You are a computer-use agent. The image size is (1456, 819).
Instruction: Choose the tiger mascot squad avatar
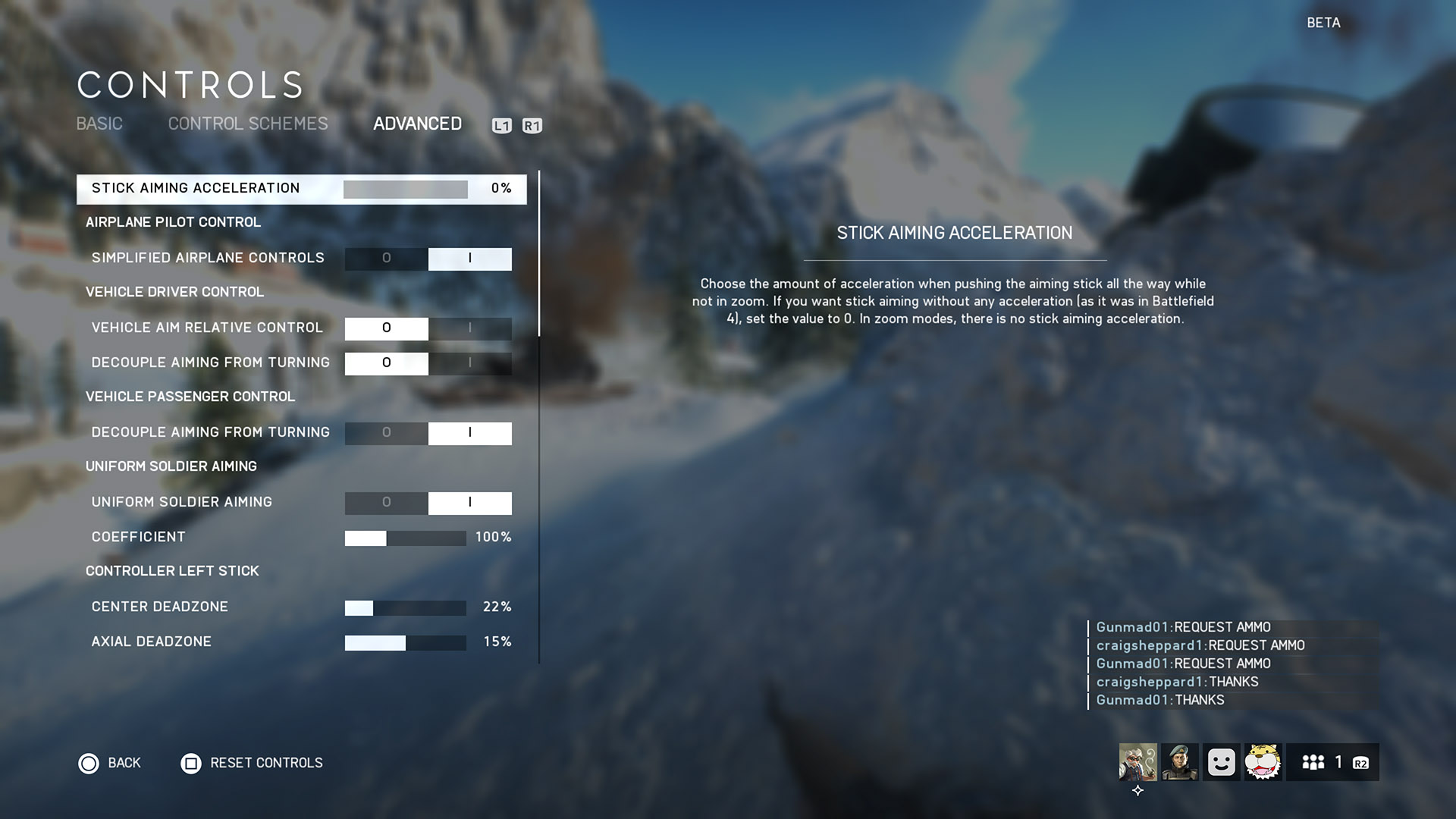1263,762
